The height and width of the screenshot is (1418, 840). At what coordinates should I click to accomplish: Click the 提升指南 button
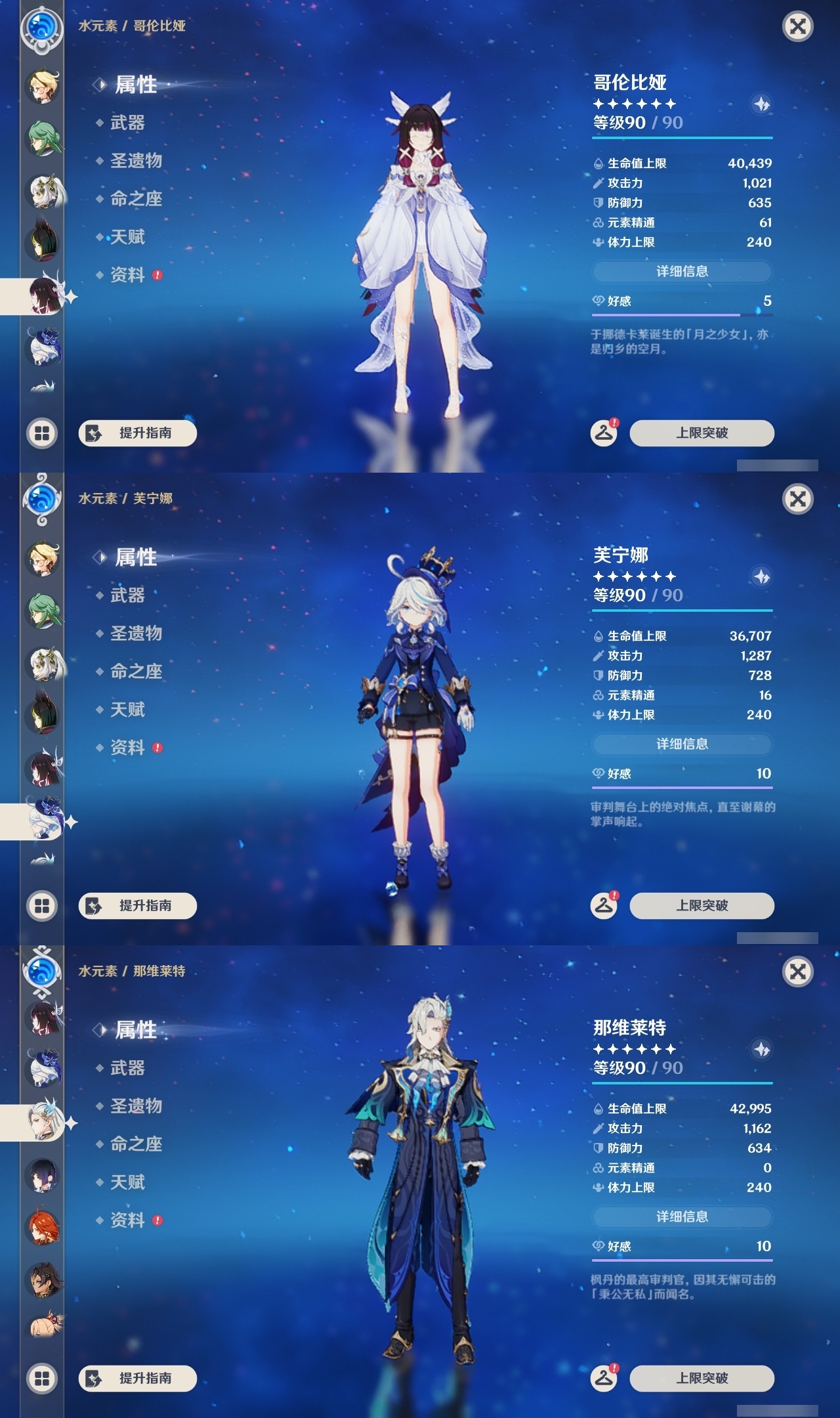tap(138, 433)
